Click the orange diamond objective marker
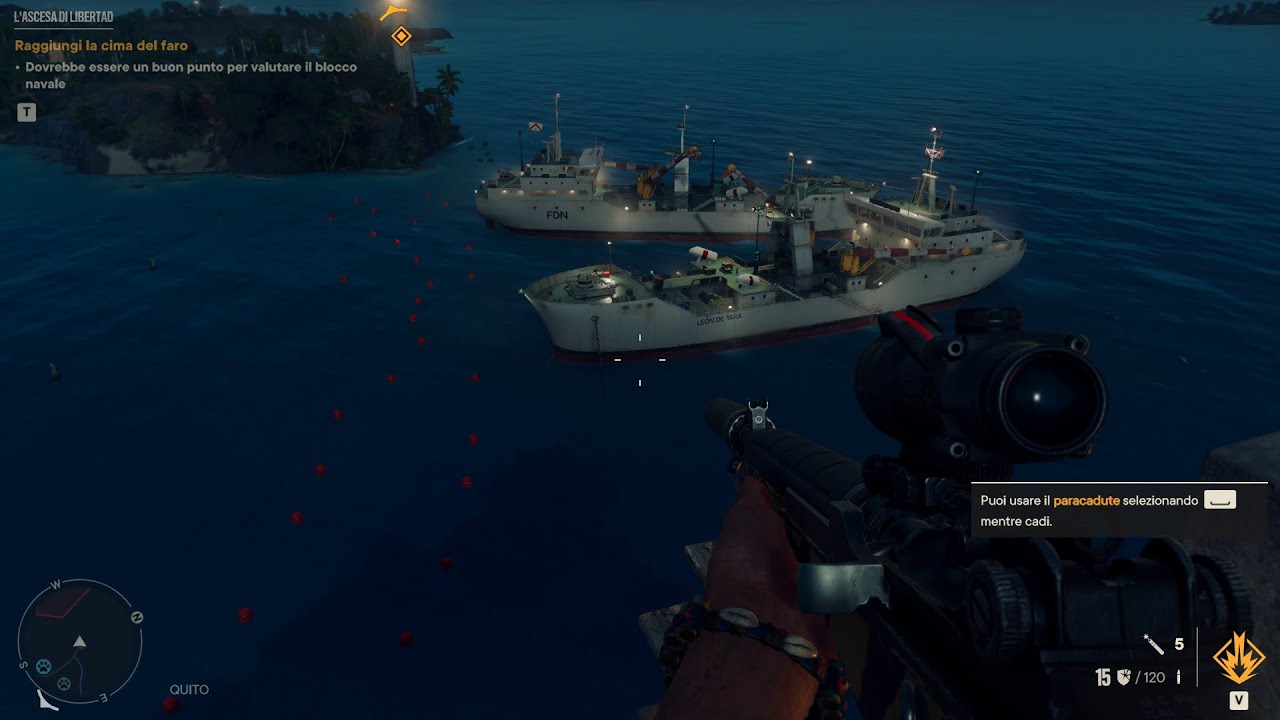 point(400,37)
